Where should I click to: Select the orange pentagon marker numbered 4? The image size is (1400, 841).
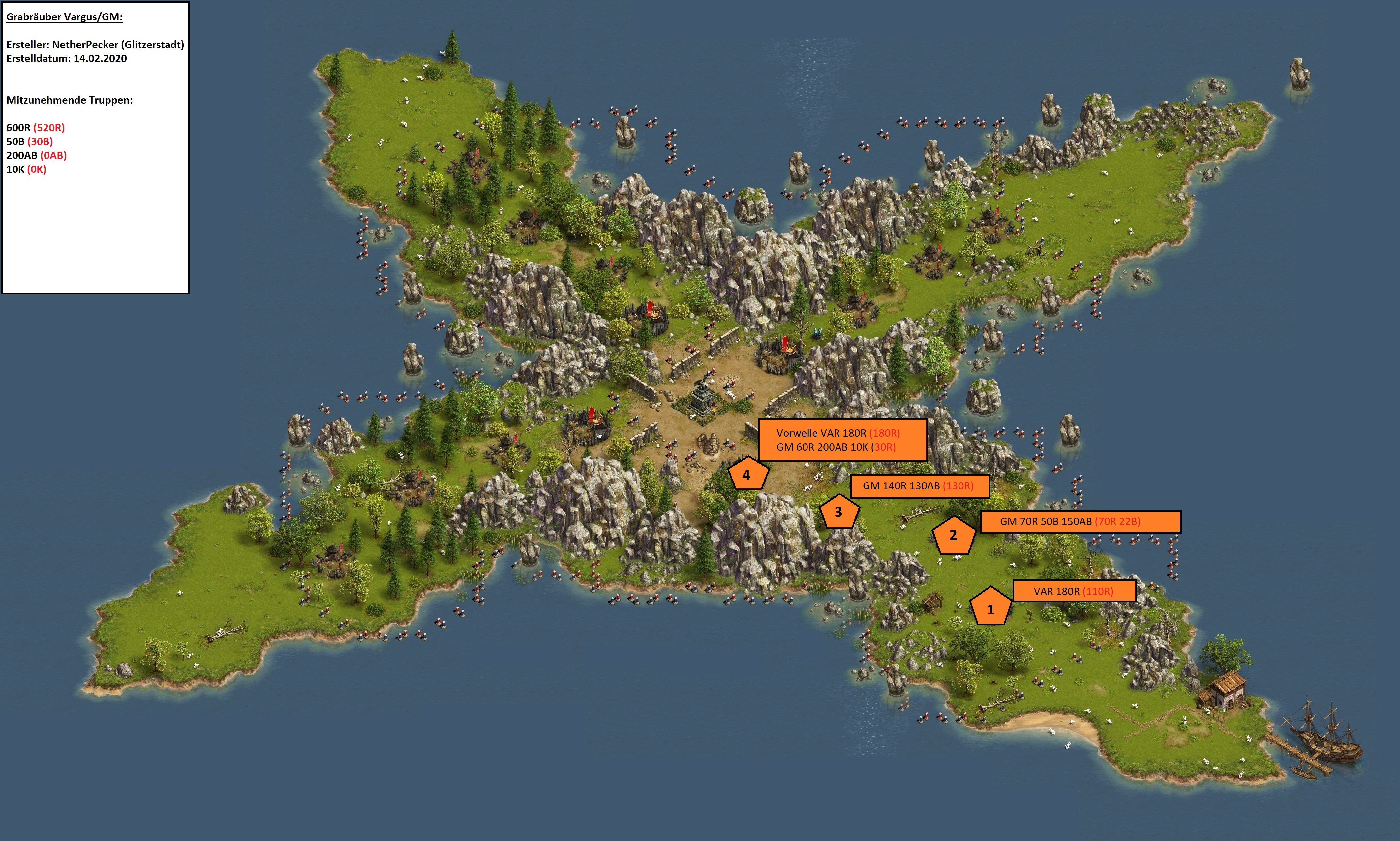(746, 474)
